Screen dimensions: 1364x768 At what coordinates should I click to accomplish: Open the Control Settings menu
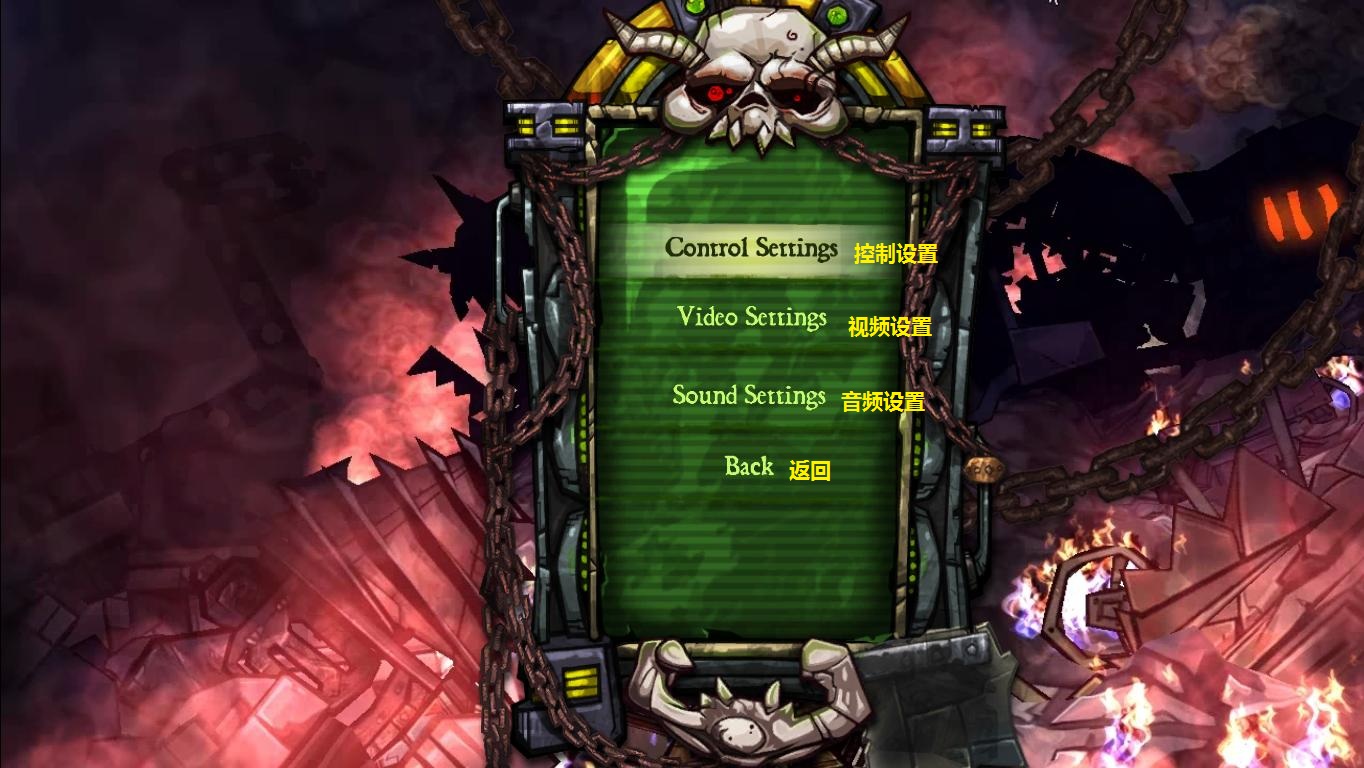751,248
